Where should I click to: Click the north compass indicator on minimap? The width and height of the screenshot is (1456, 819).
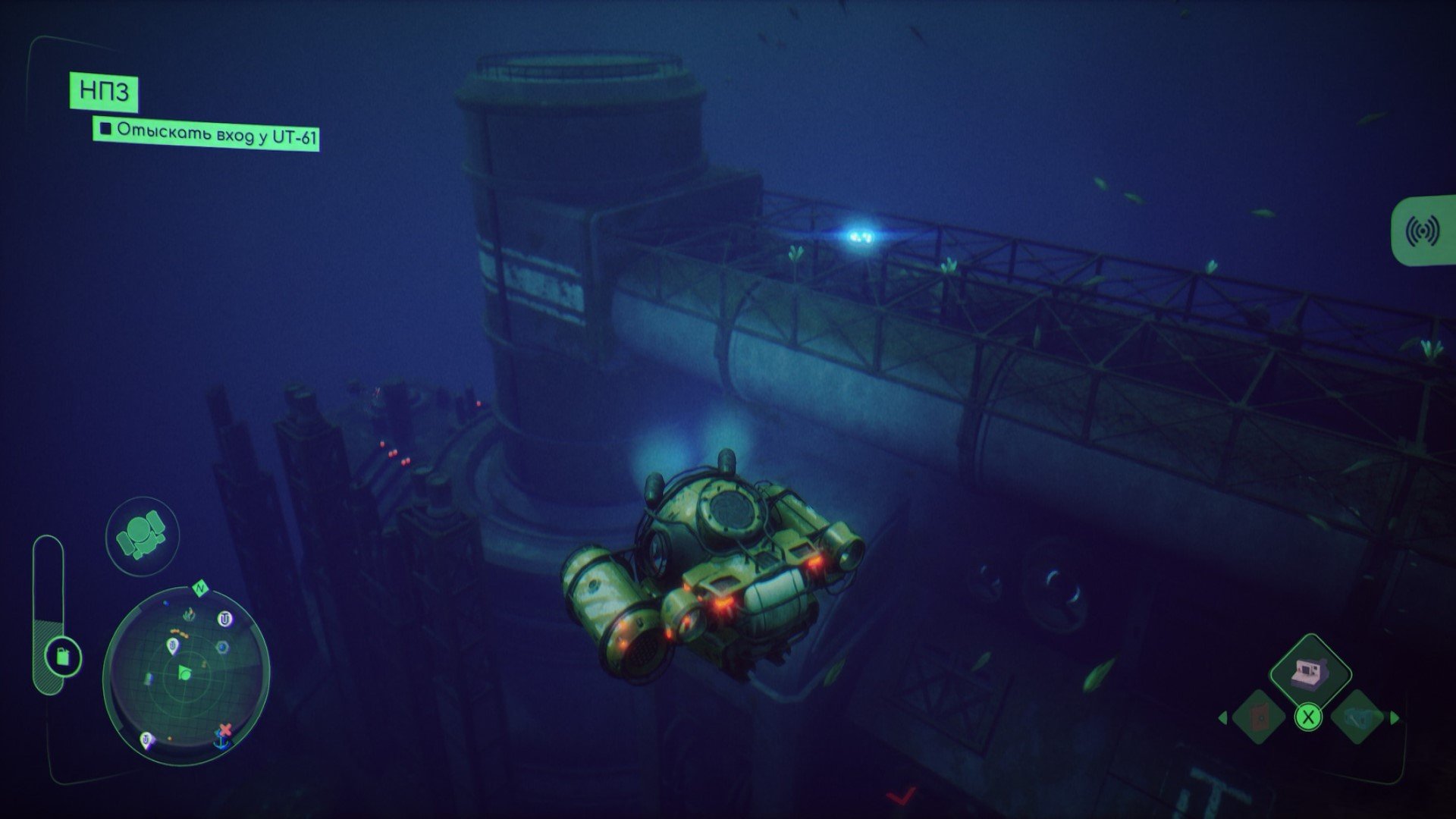click(201, 588)
